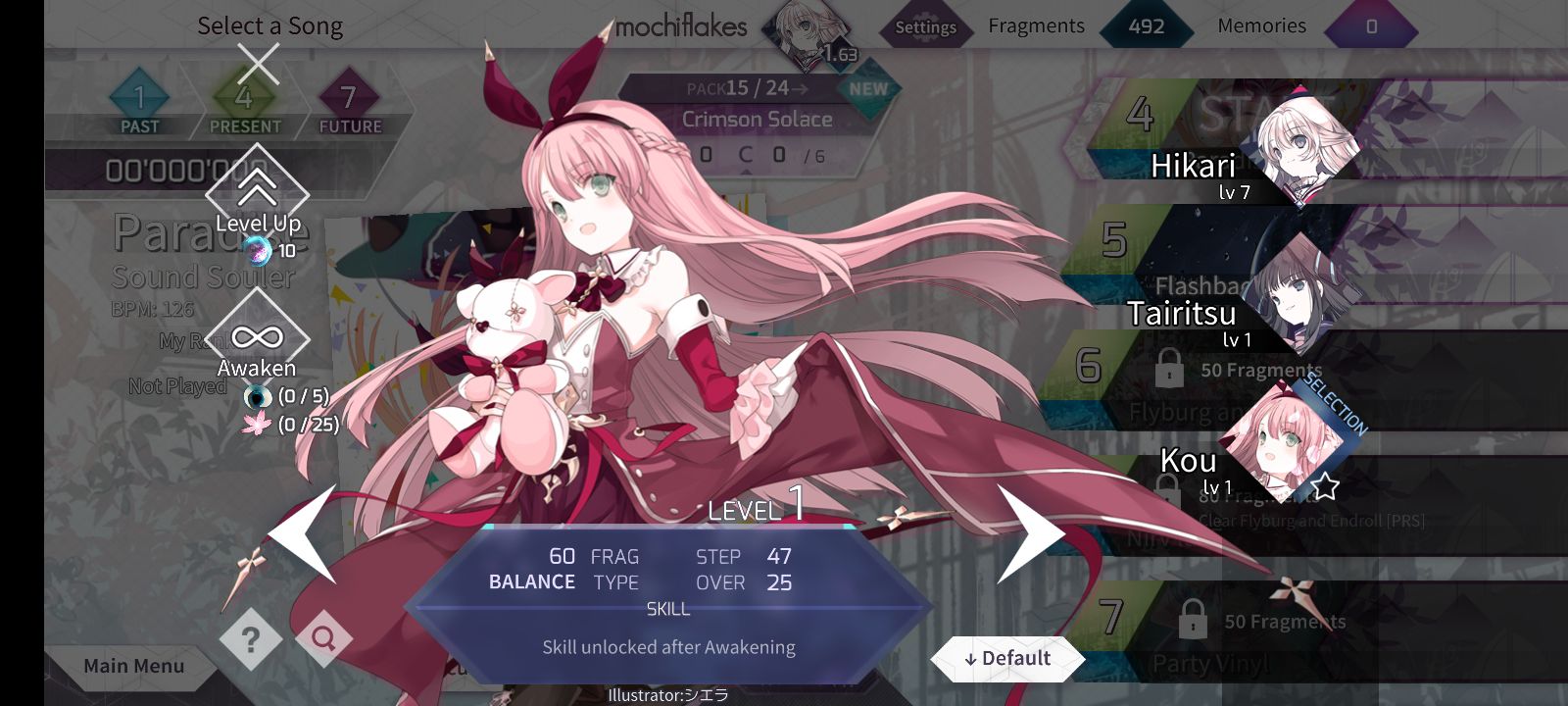Tap the infinity Awaken icon
The image size is (1568, 706).
point(257,337)
